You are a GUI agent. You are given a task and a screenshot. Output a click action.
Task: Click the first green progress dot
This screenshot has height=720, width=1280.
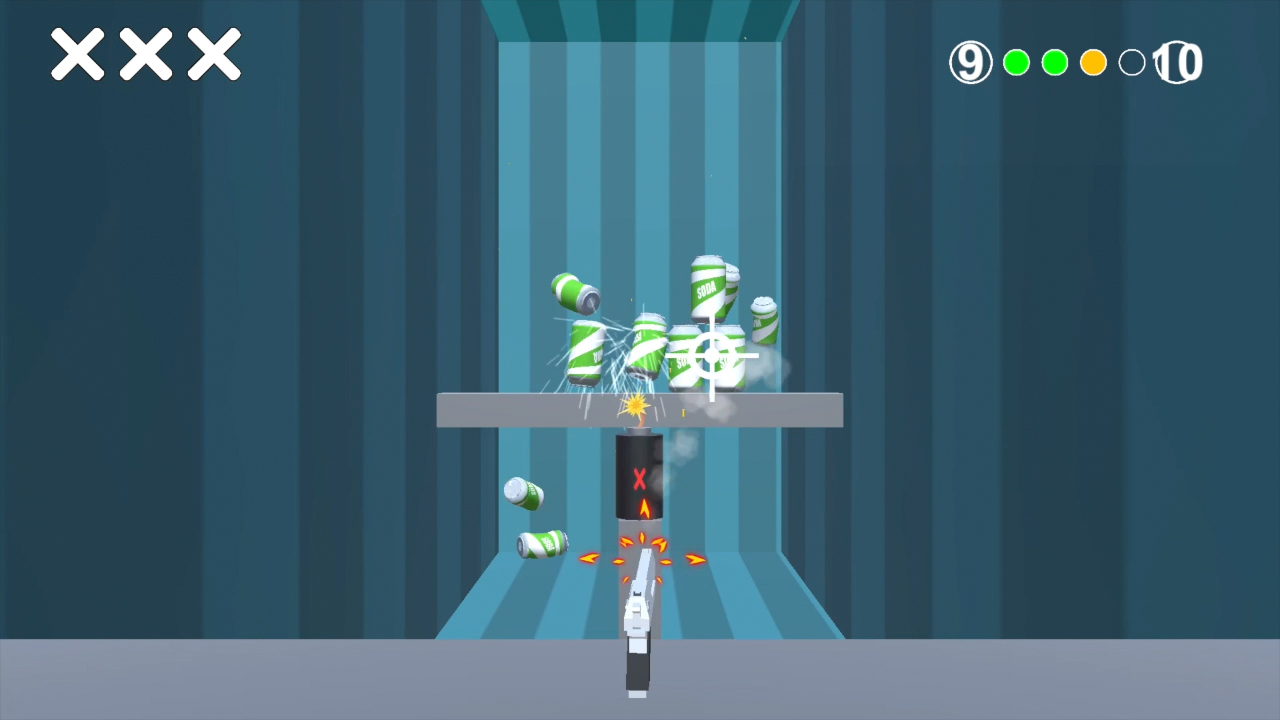click(x=1016, y=62)
